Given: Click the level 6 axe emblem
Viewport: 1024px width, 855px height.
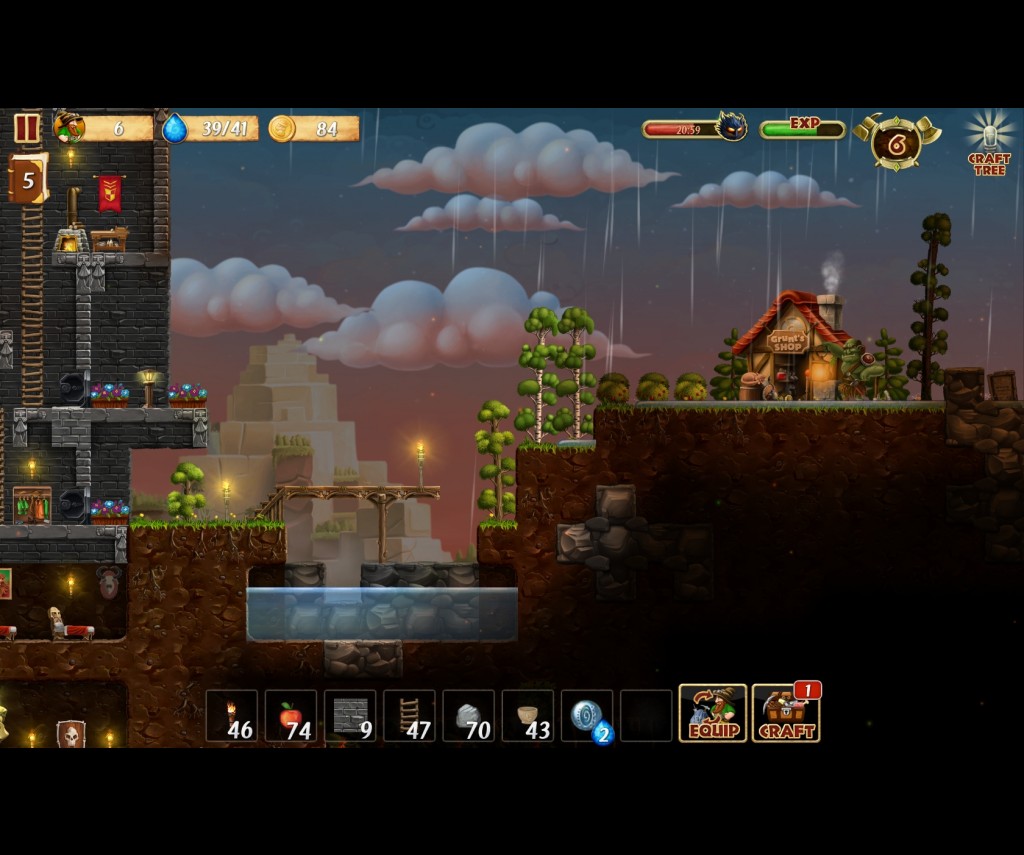Looking at the screenshot, I should click(896, 143).
